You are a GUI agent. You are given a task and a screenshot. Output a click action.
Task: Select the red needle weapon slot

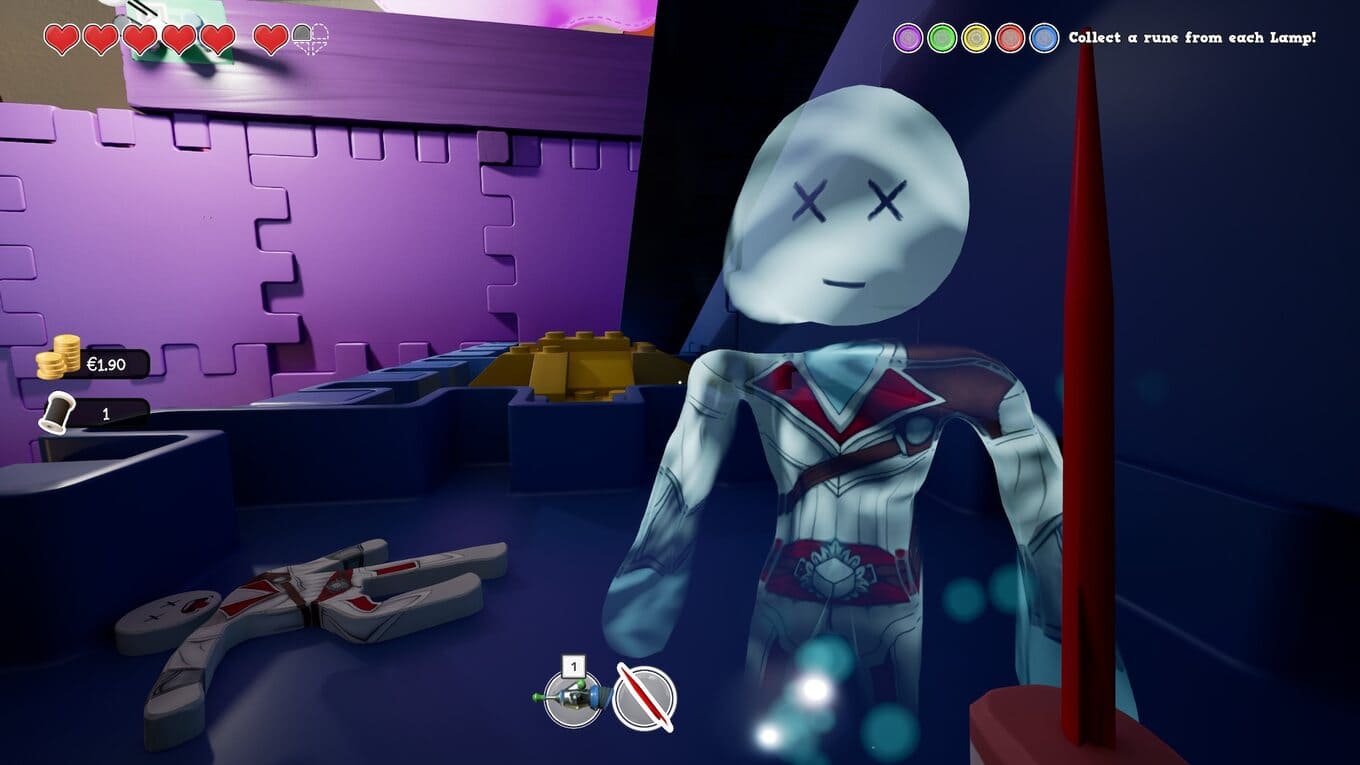click(x=645, y=697)
